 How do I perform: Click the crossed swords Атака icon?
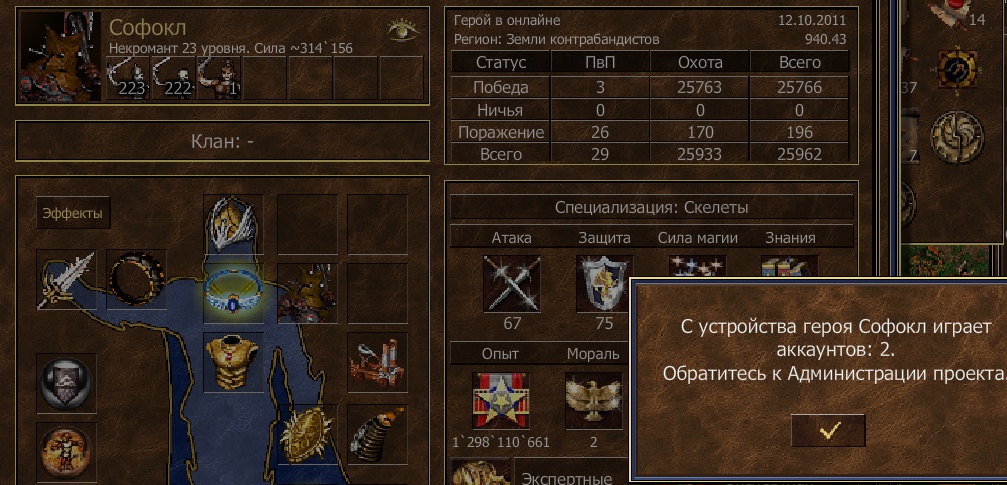click(513, 283)
